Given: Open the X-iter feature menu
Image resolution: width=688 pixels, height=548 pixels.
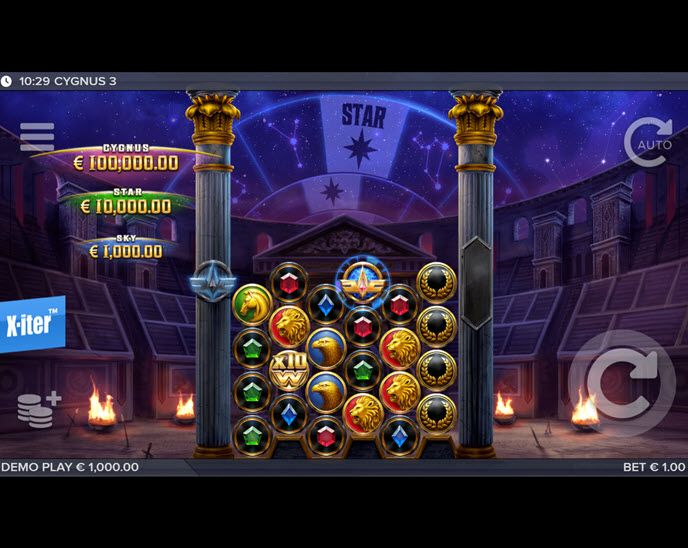Looking at the screenshot, I should 32,324.
